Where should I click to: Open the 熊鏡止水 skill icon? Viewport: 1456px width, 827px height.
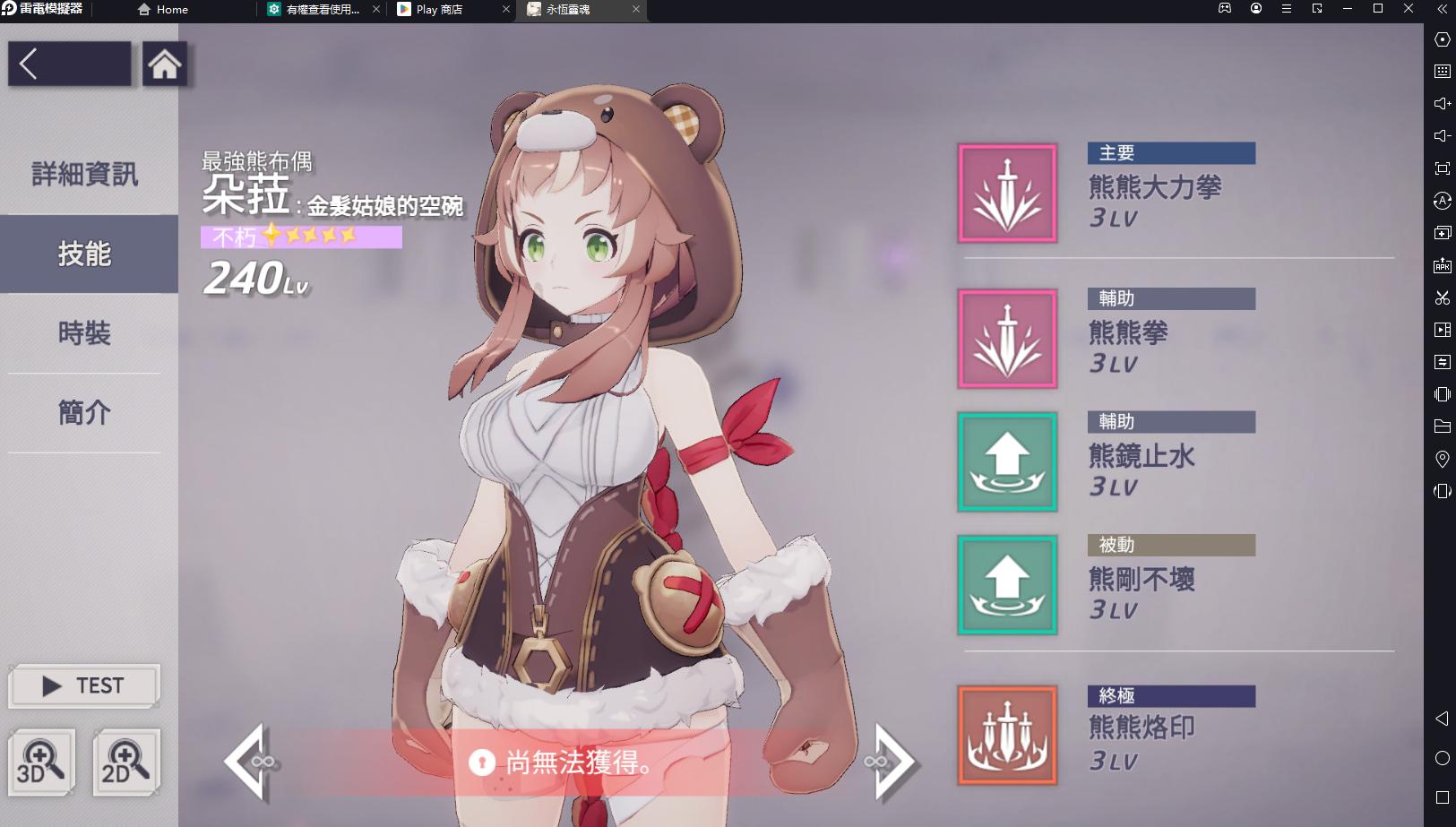point(1007,462)
